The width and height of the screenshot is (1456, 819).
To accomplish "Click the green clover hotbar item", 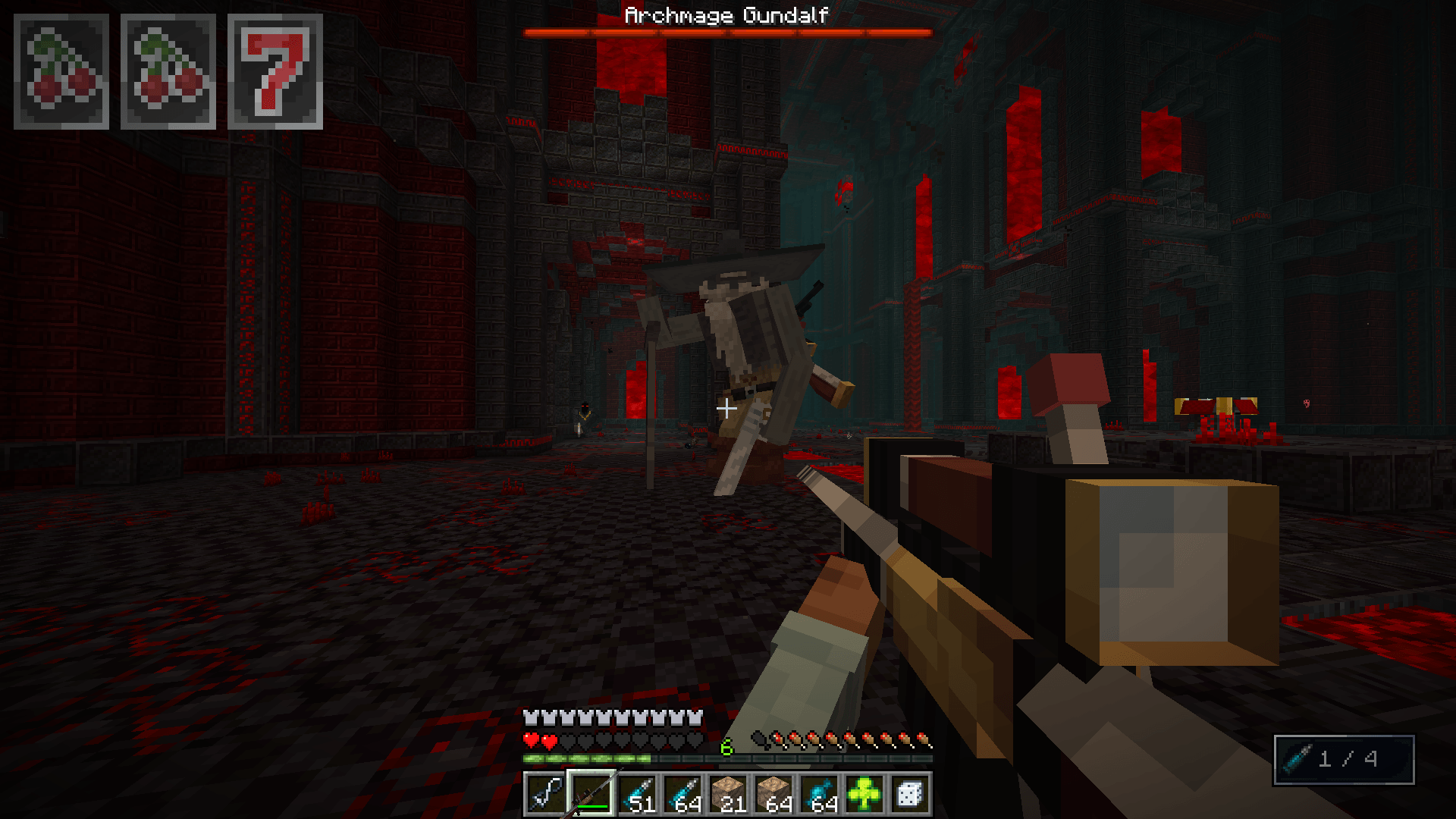I will (x=864, y=794).
